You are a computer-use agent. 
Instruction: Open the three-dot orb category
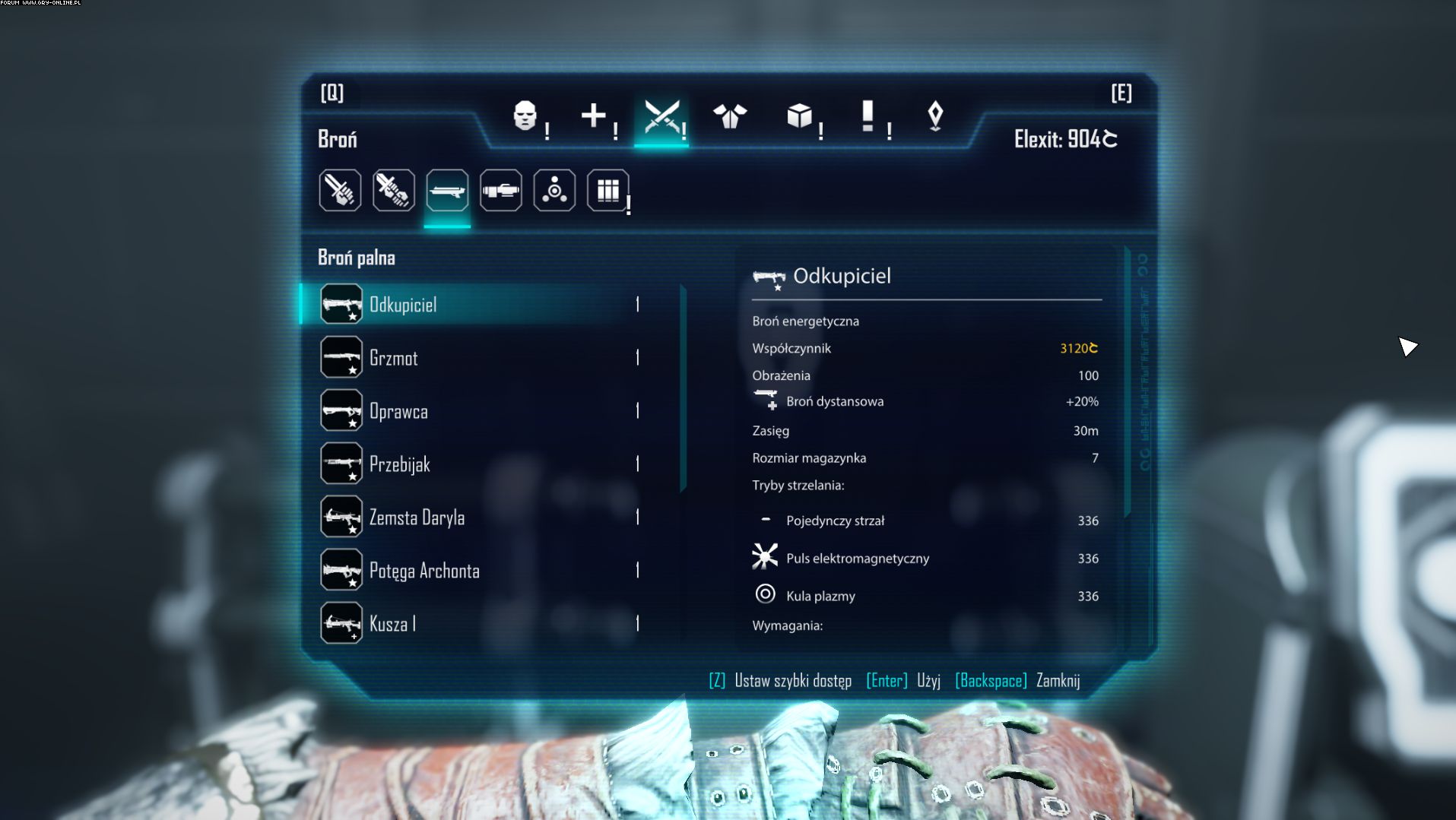click(554, 190)
